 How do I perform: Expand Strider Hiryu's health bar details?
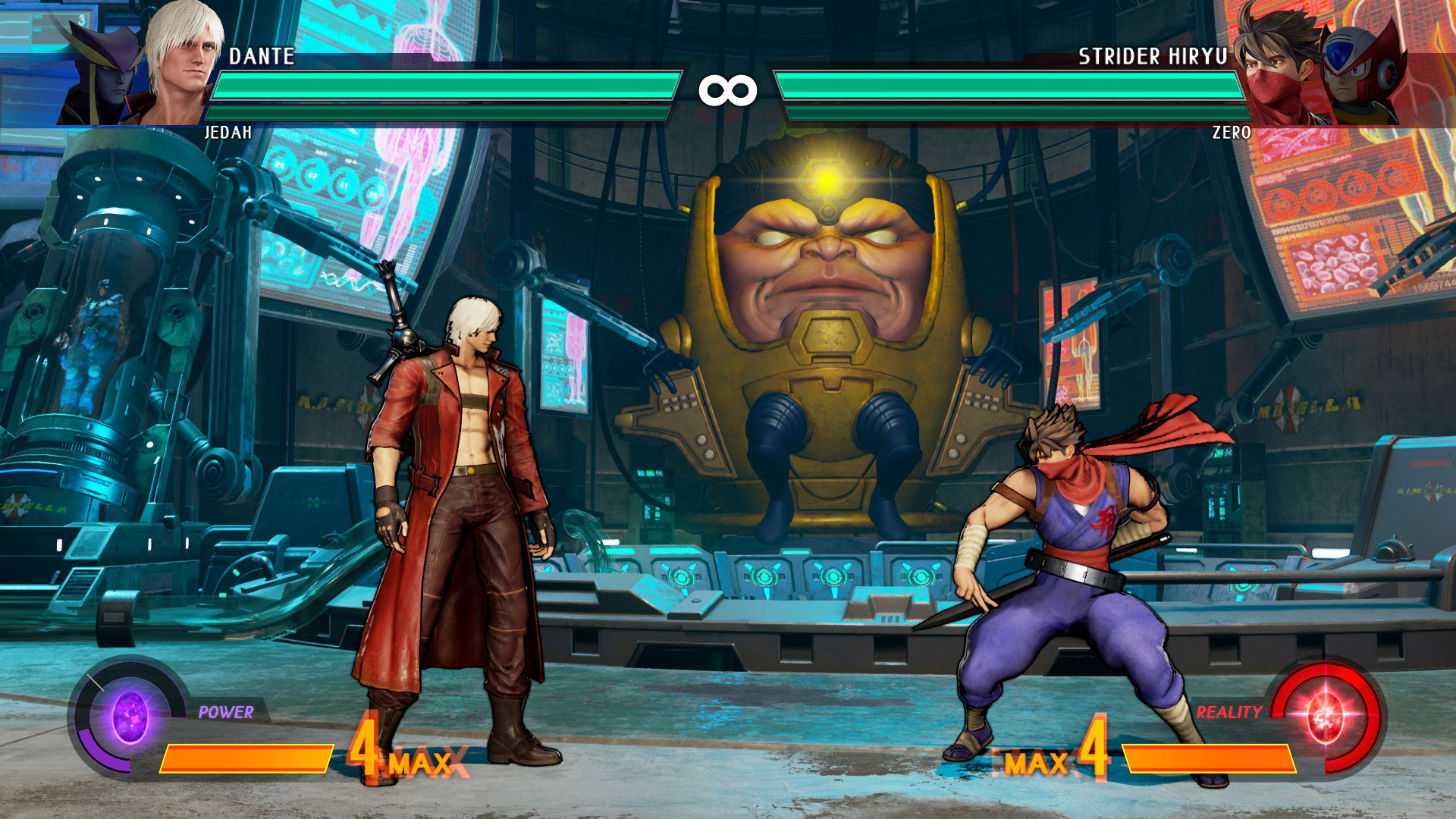pos(1009,83)
